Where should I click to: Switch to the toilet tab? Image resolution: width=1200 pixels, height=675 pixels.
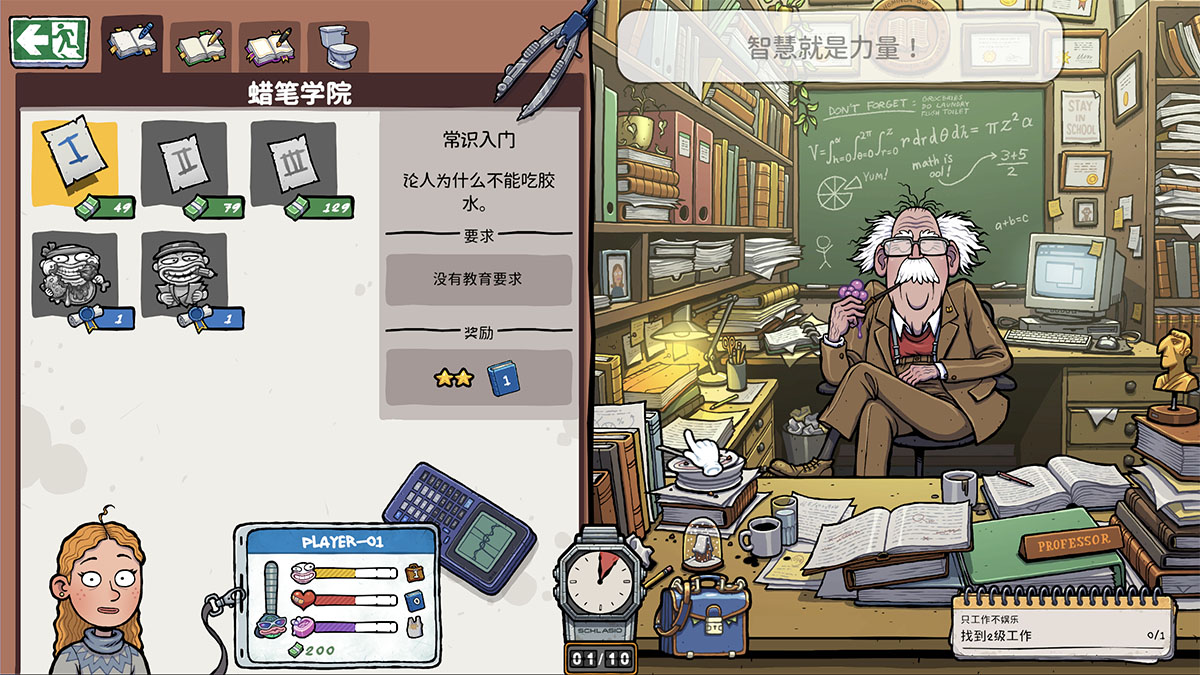pos(337,45)
